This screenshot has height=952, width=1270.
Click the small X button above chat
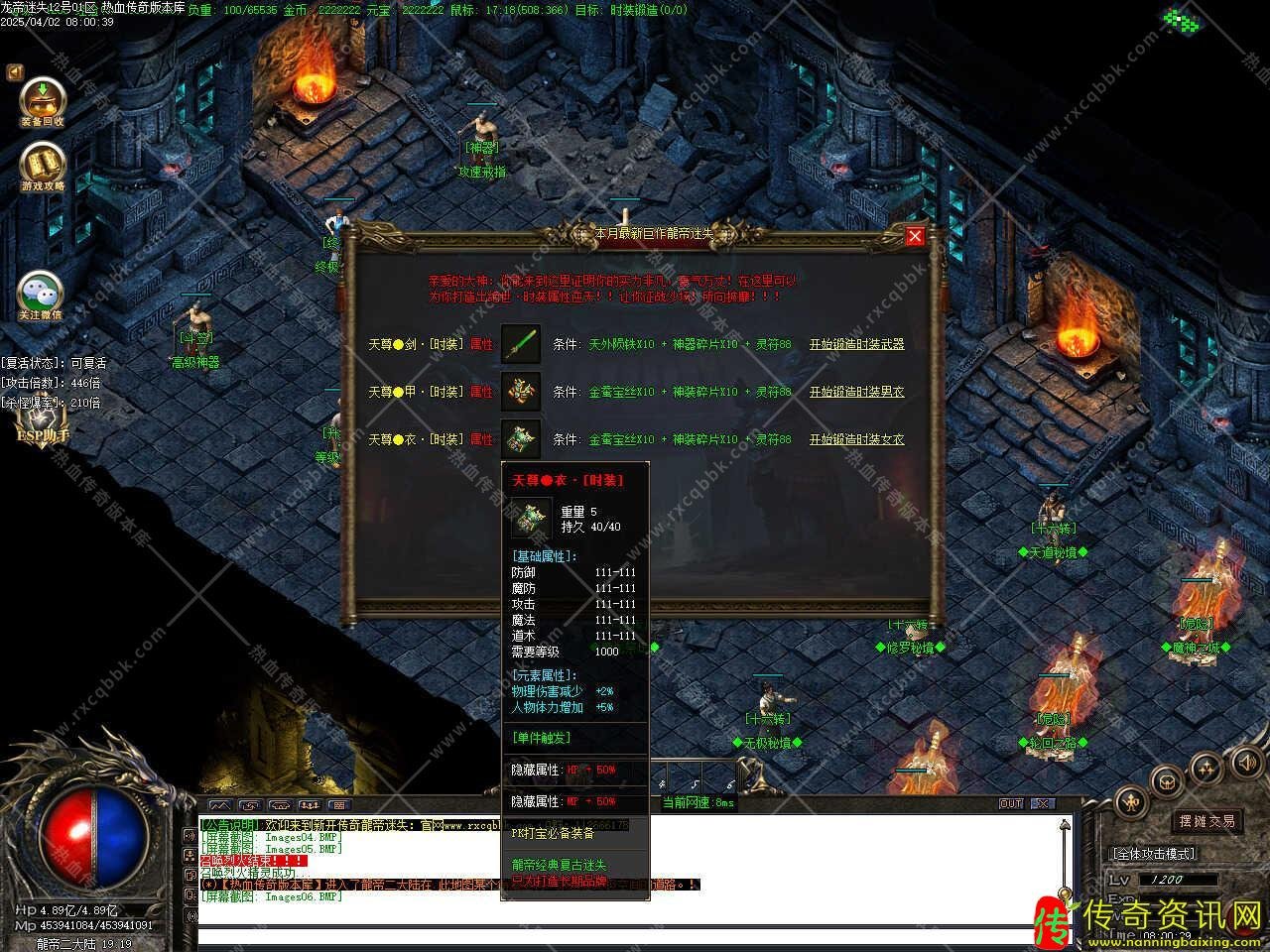click(x=1042, y=804)
